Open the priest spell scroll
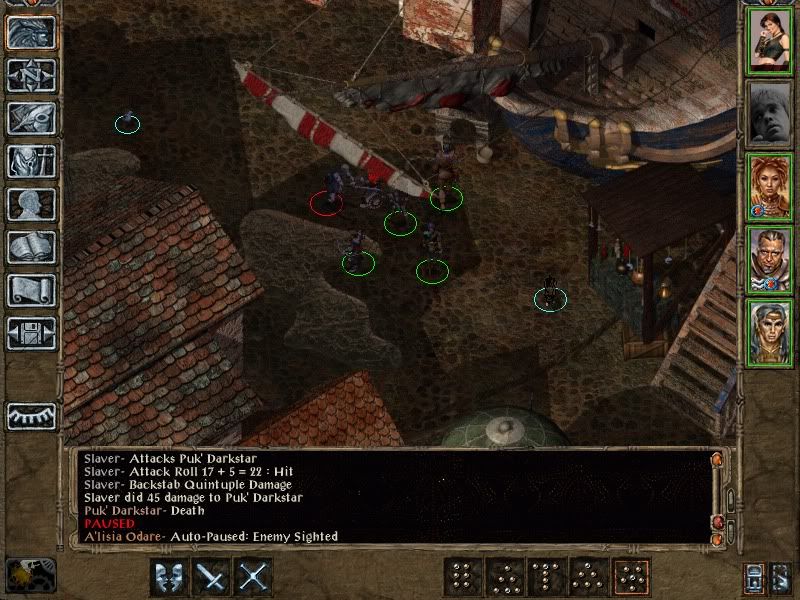Viewport: 800px width, 600px height. tap(32, 290)
